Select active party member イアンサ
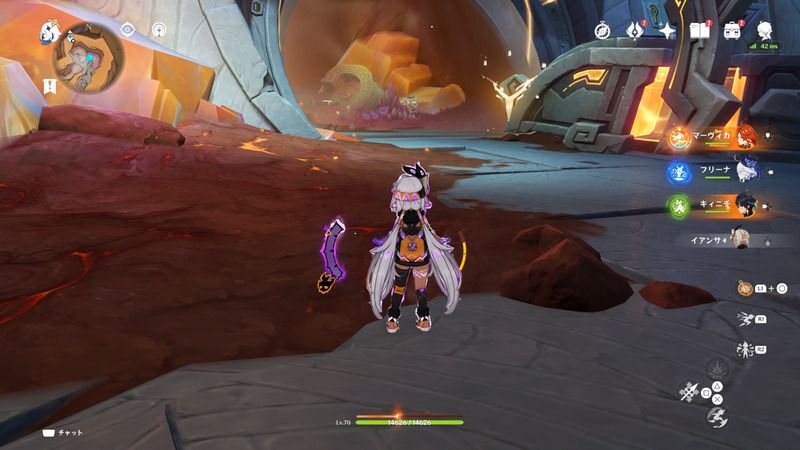Viewport: 800px width, 450px height. [x=745, y=240]
